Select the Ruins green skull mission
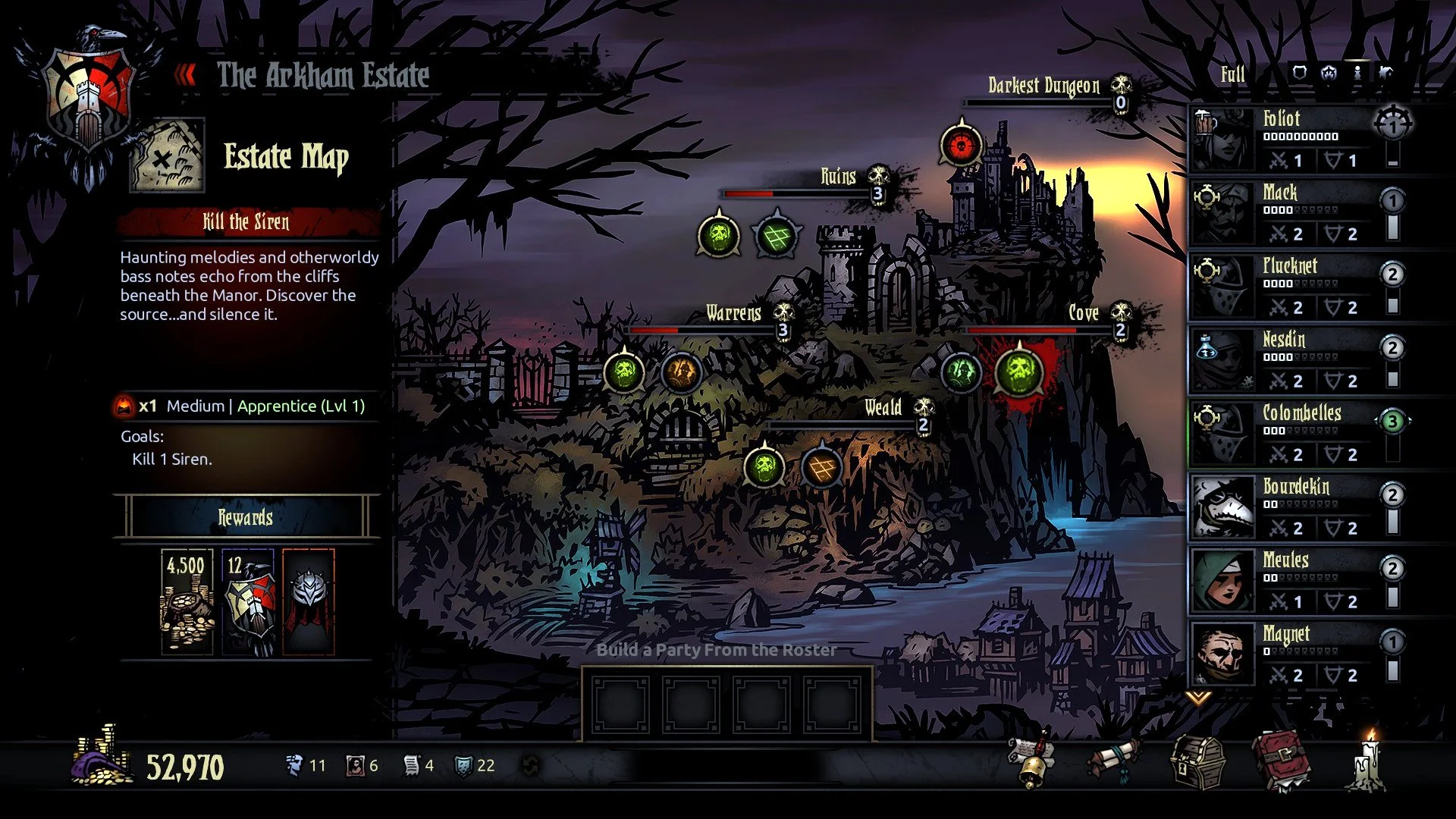 click(x=718, y=237)
